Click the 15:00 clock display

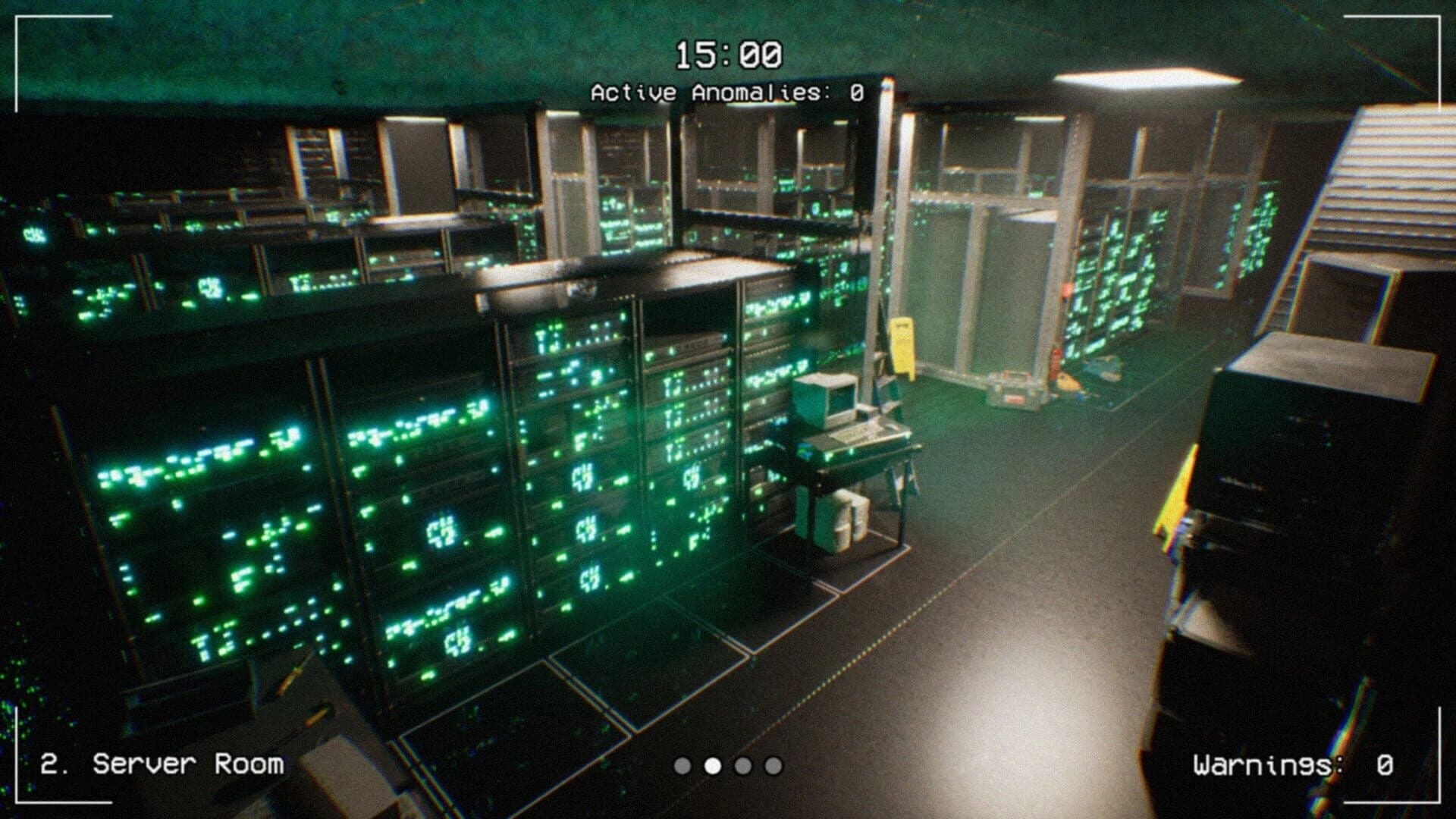[x=730, y=53]
